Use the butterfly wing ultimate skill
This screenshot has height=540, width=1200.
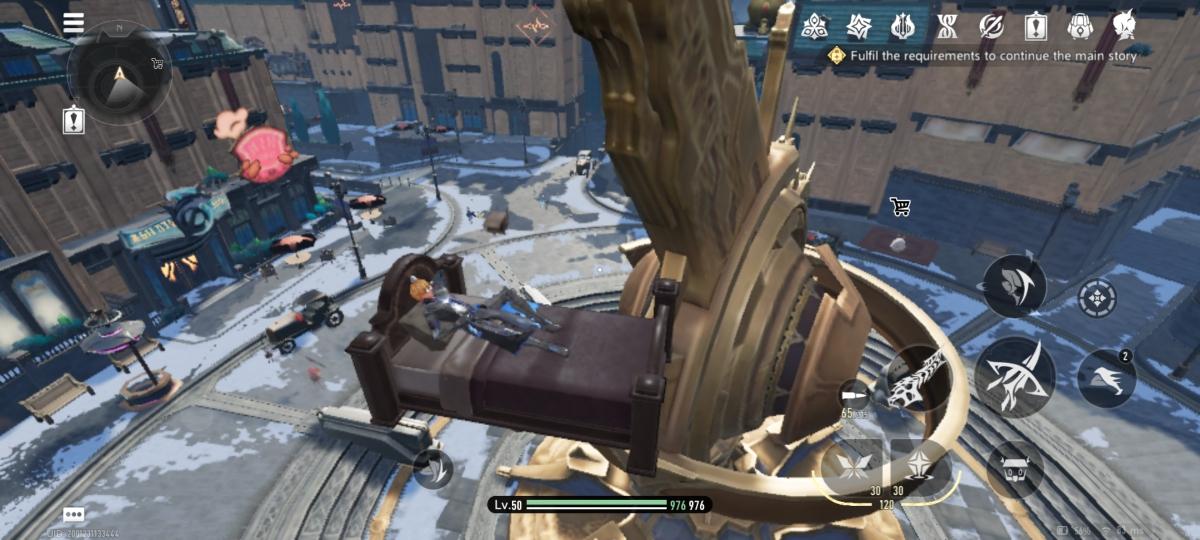854,465
